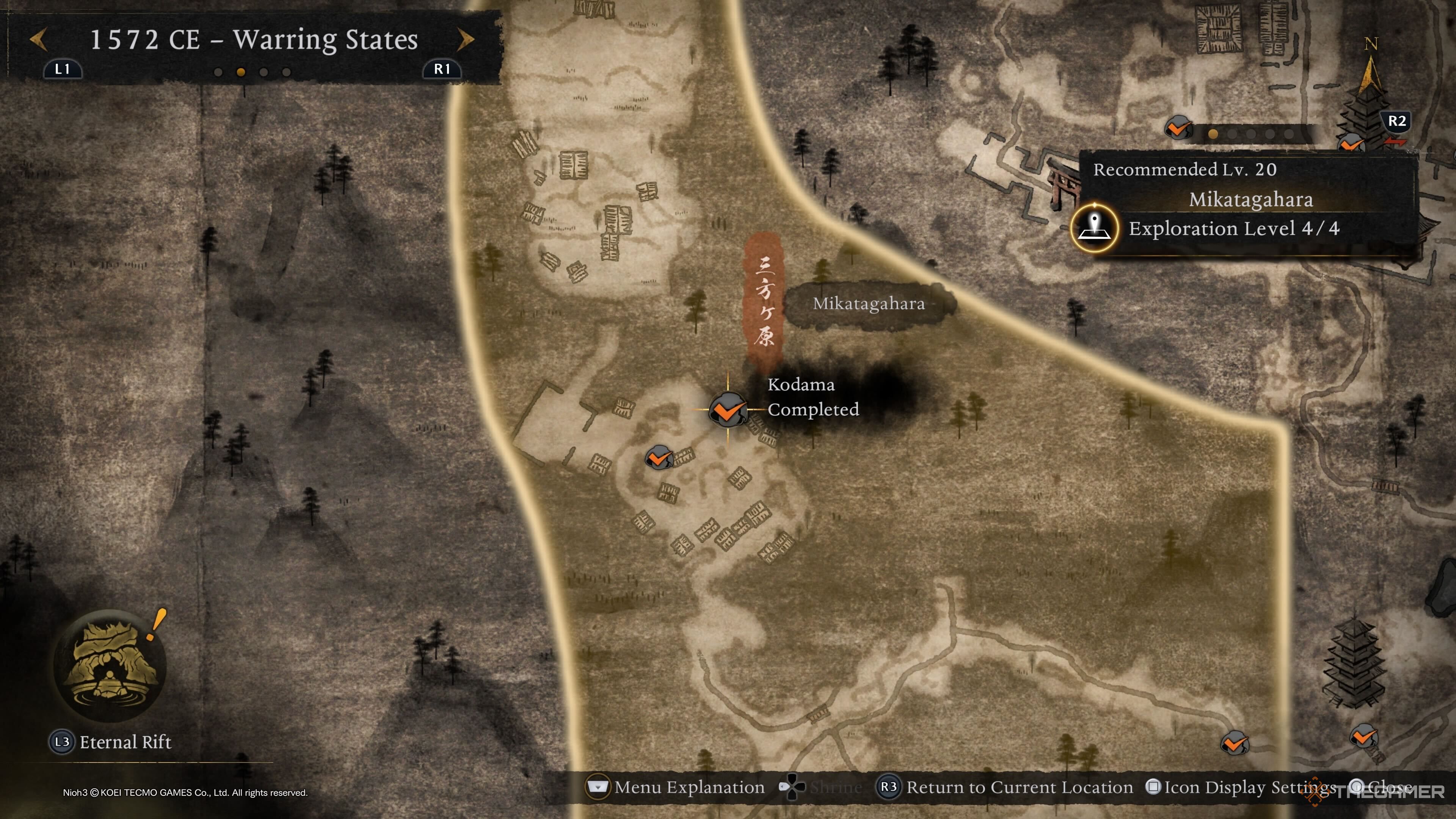Click the Mikatagahara name label on the map
Screen dimensions: 1456x819
click(869, 304)
